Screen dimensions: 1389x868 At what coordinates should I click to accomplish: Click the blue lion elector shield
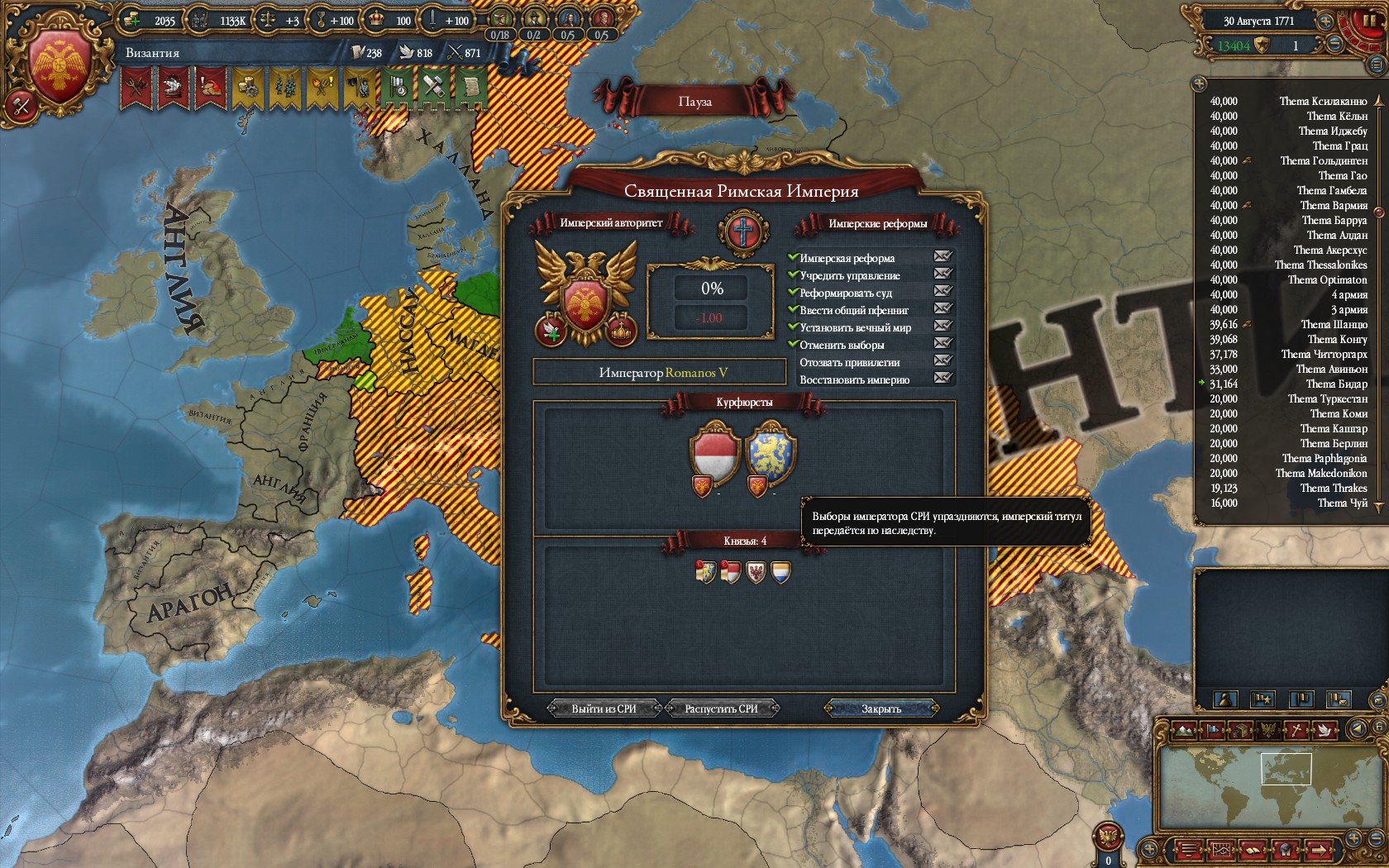(770, 453)
